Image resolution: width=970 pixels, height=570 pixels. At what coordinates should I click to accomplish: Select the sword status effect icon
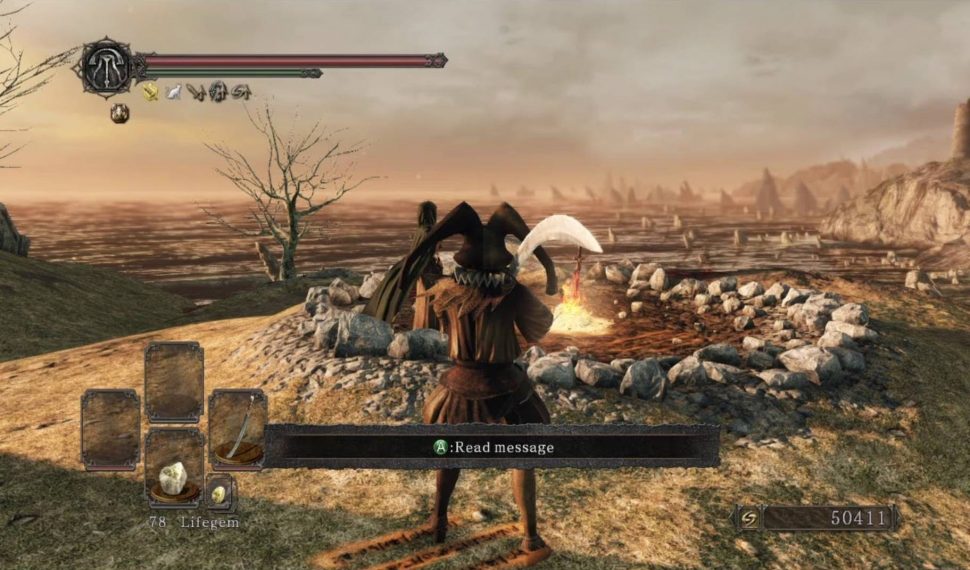pyautogui.click(x=195, y=92)
